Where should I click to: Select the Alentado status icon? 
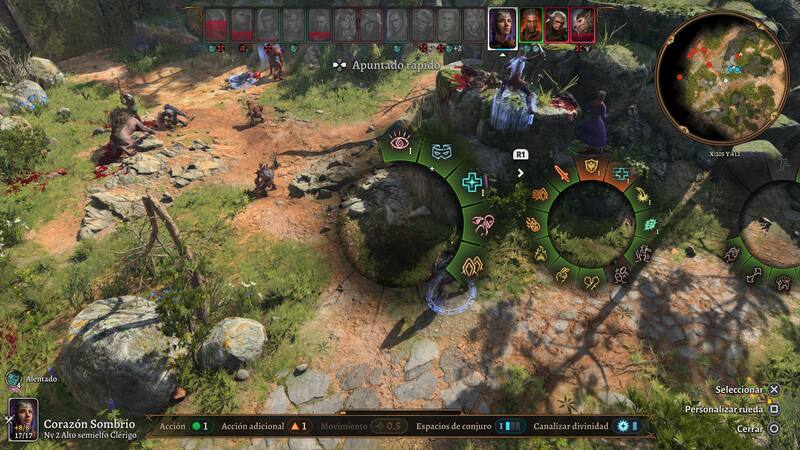point(13,379)
